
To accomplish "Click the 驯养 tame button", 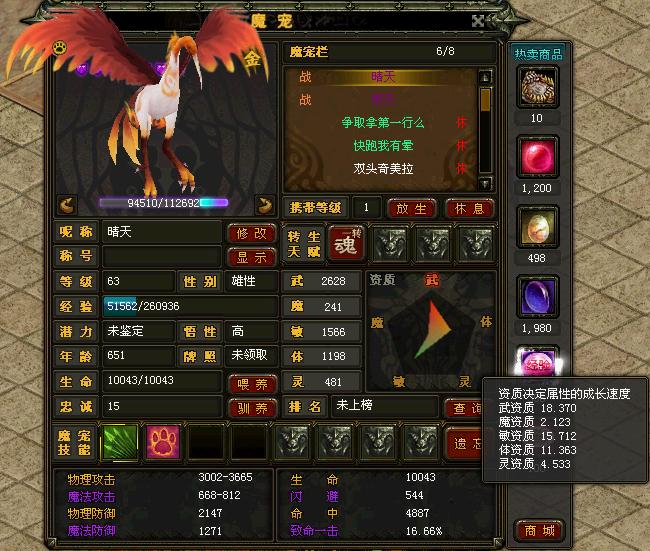I will point(253,407).
